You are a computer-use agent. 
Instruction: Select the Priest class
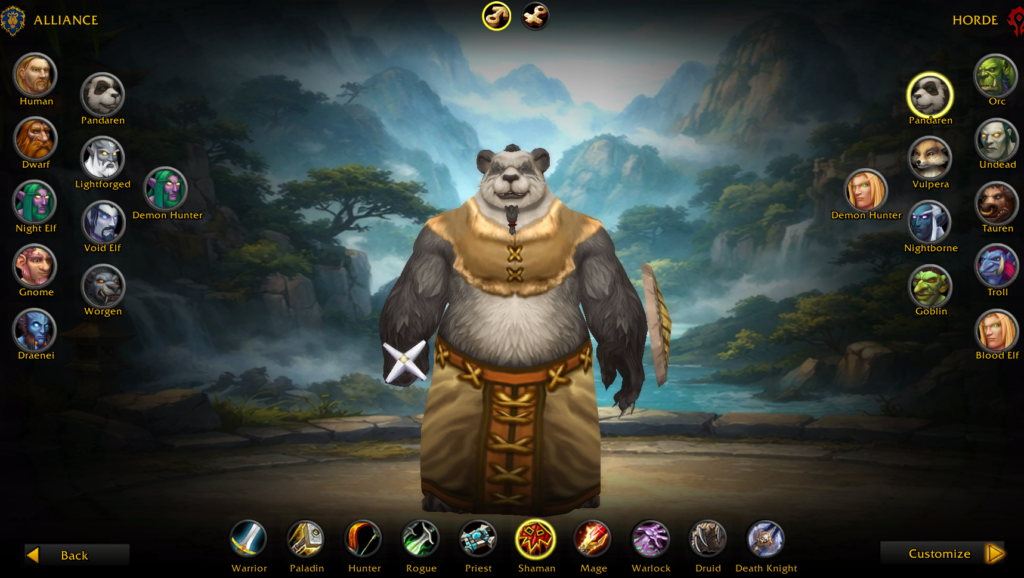point(478,539)
